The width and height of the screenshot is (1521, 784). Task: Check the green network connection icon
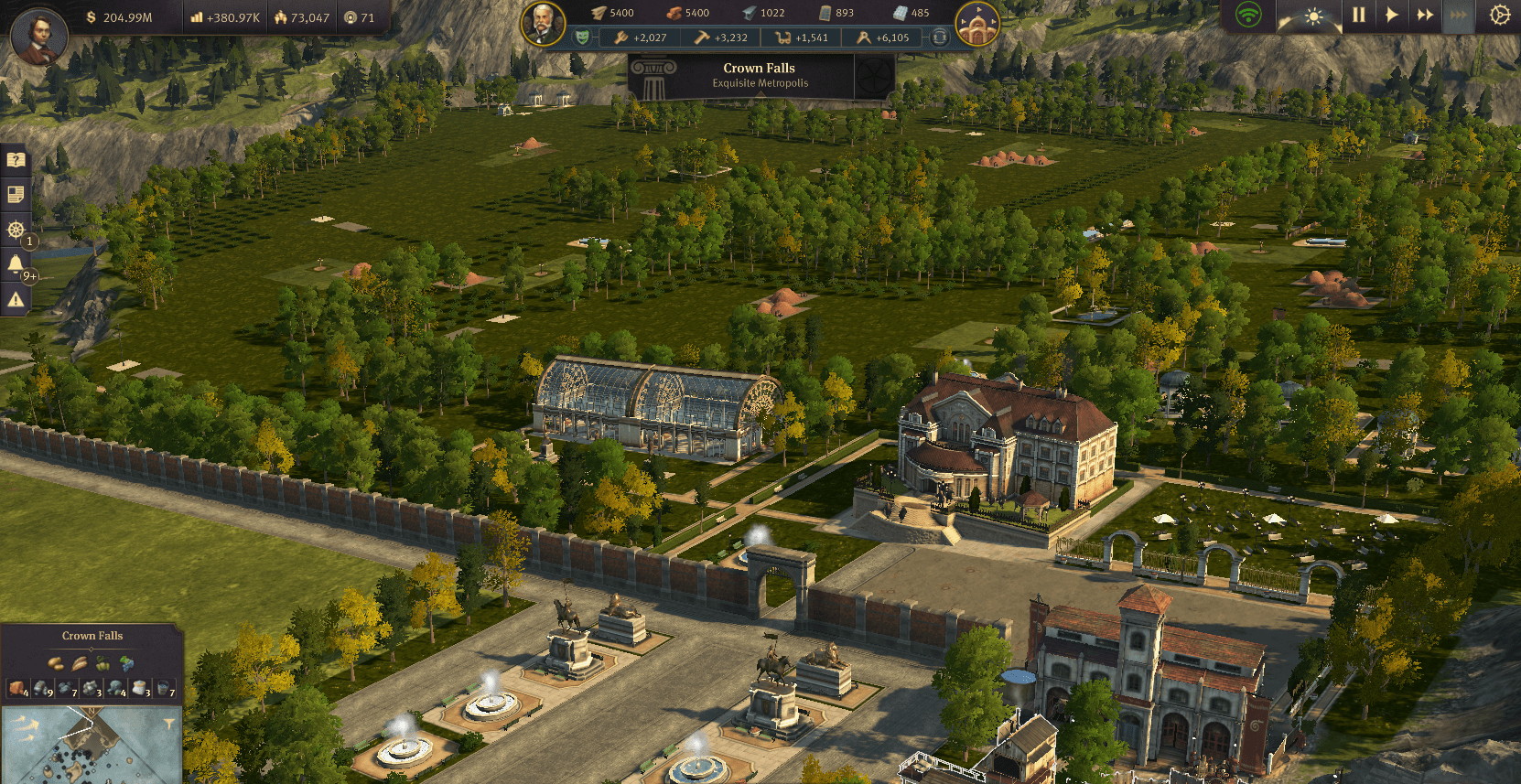(1248, 15)
